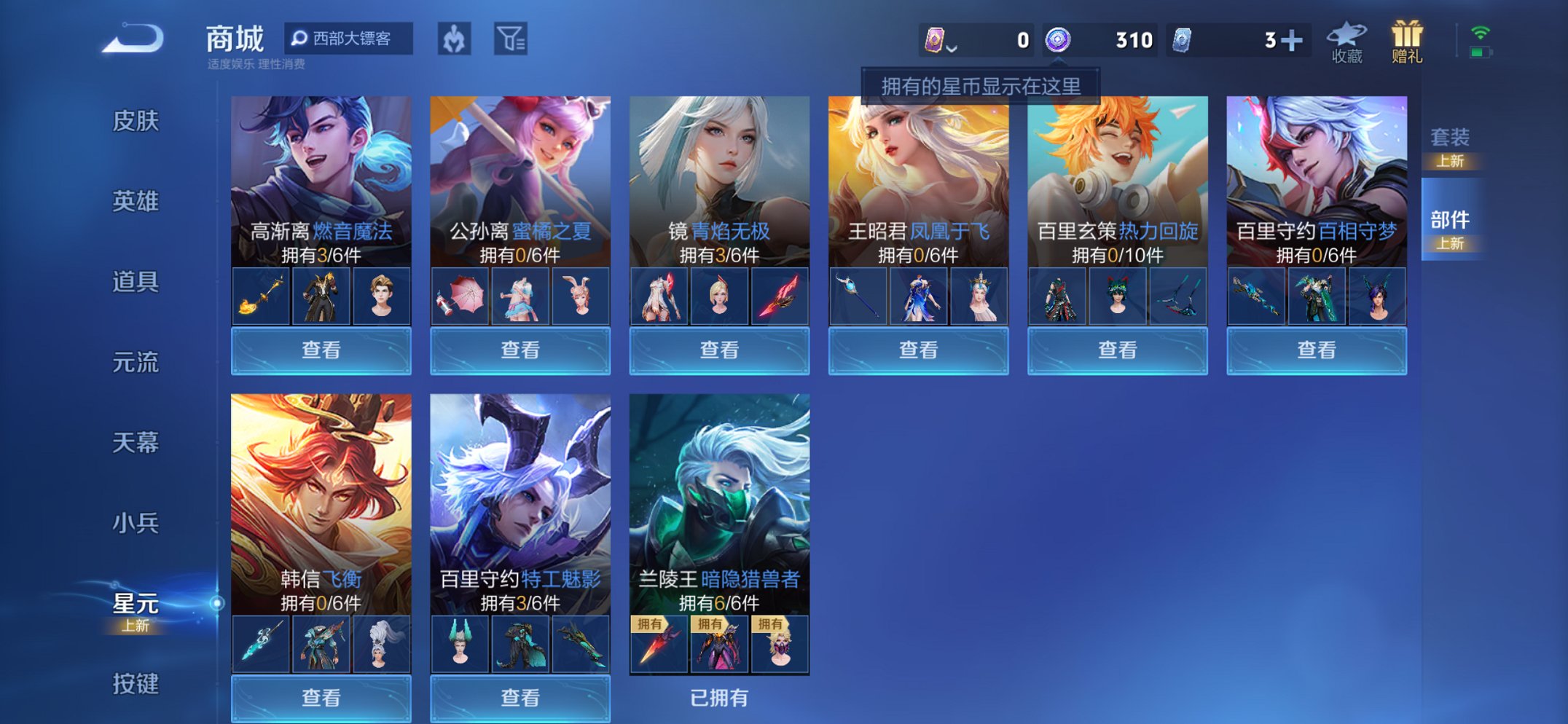Click the point ticket currency icon
The image size is (1568, 724).
936,40
